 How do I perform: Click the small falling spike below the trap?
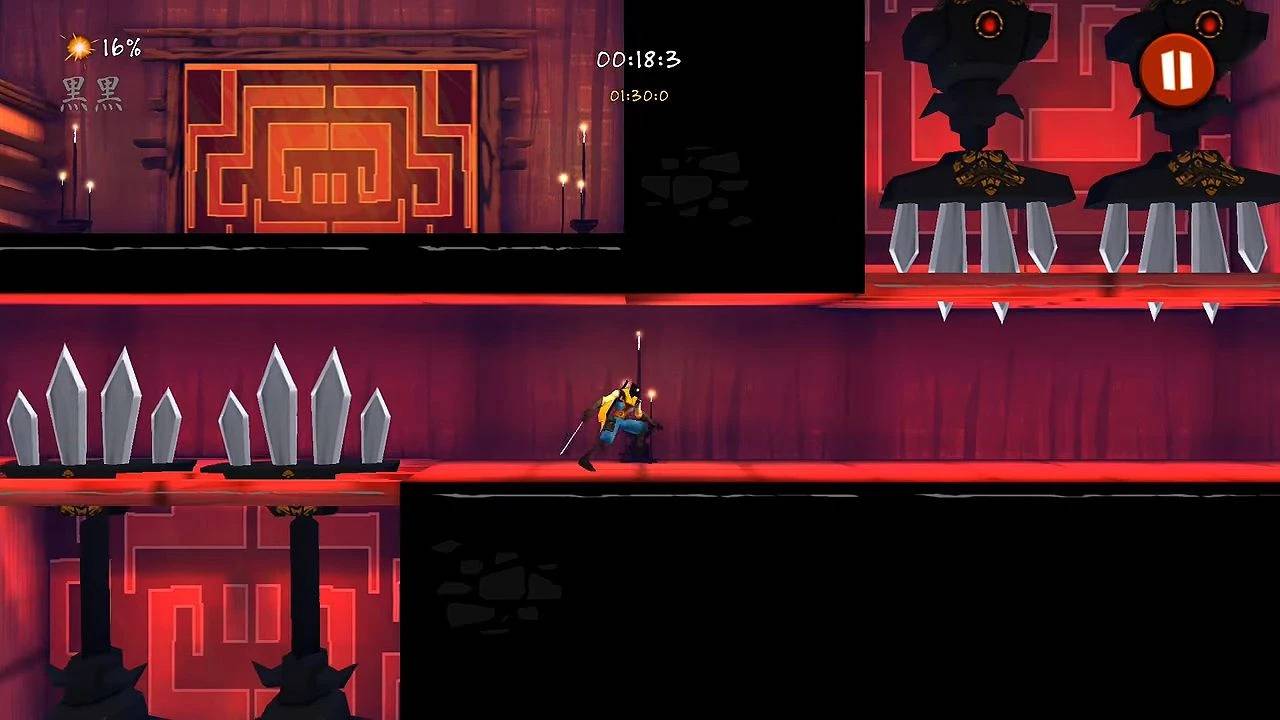coord(947,312)
